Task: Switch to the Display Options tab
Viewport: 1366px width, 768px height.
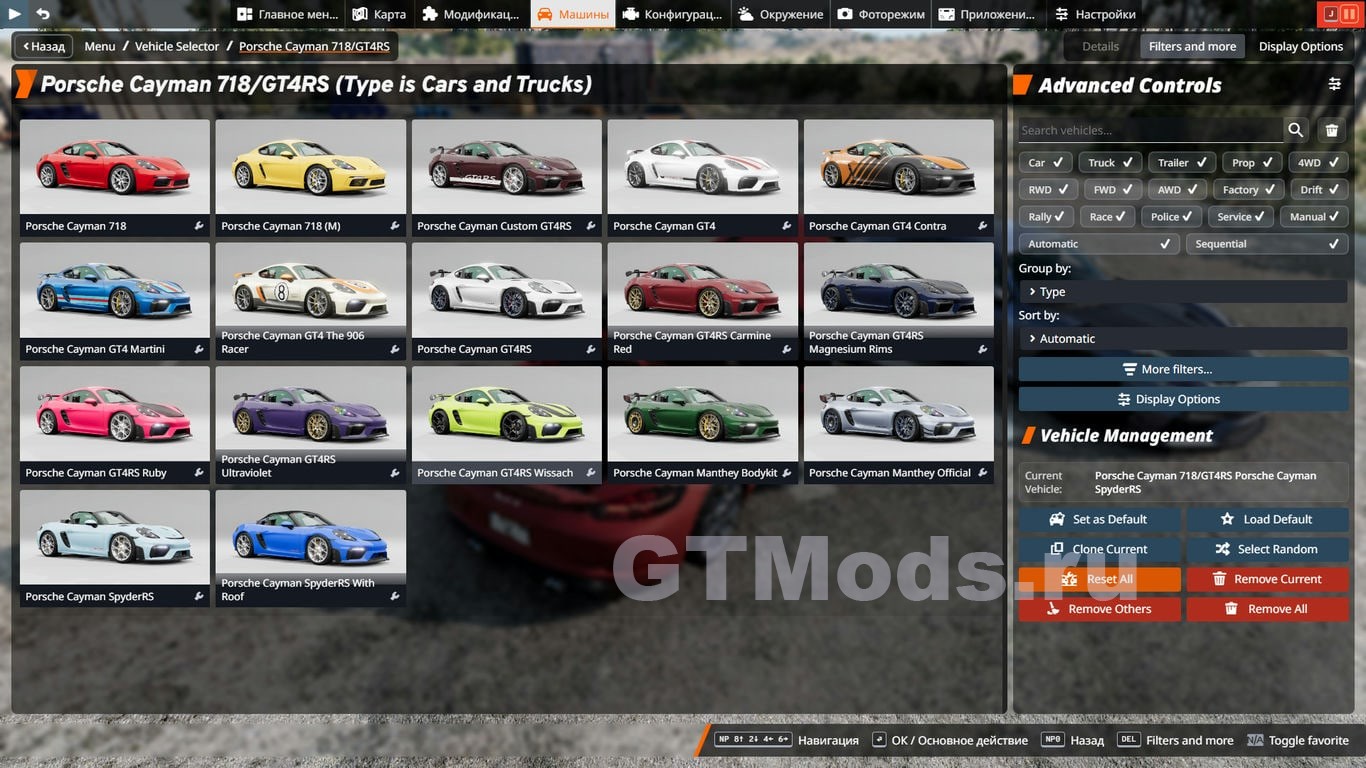Action: pyautogui.click(x=1300, y=46)
